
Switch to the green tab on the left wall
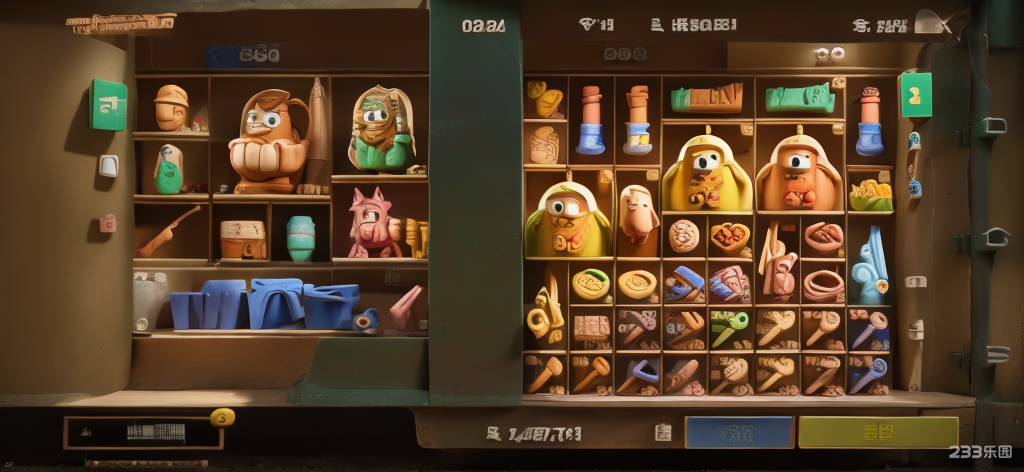click(x=109, y=105)
